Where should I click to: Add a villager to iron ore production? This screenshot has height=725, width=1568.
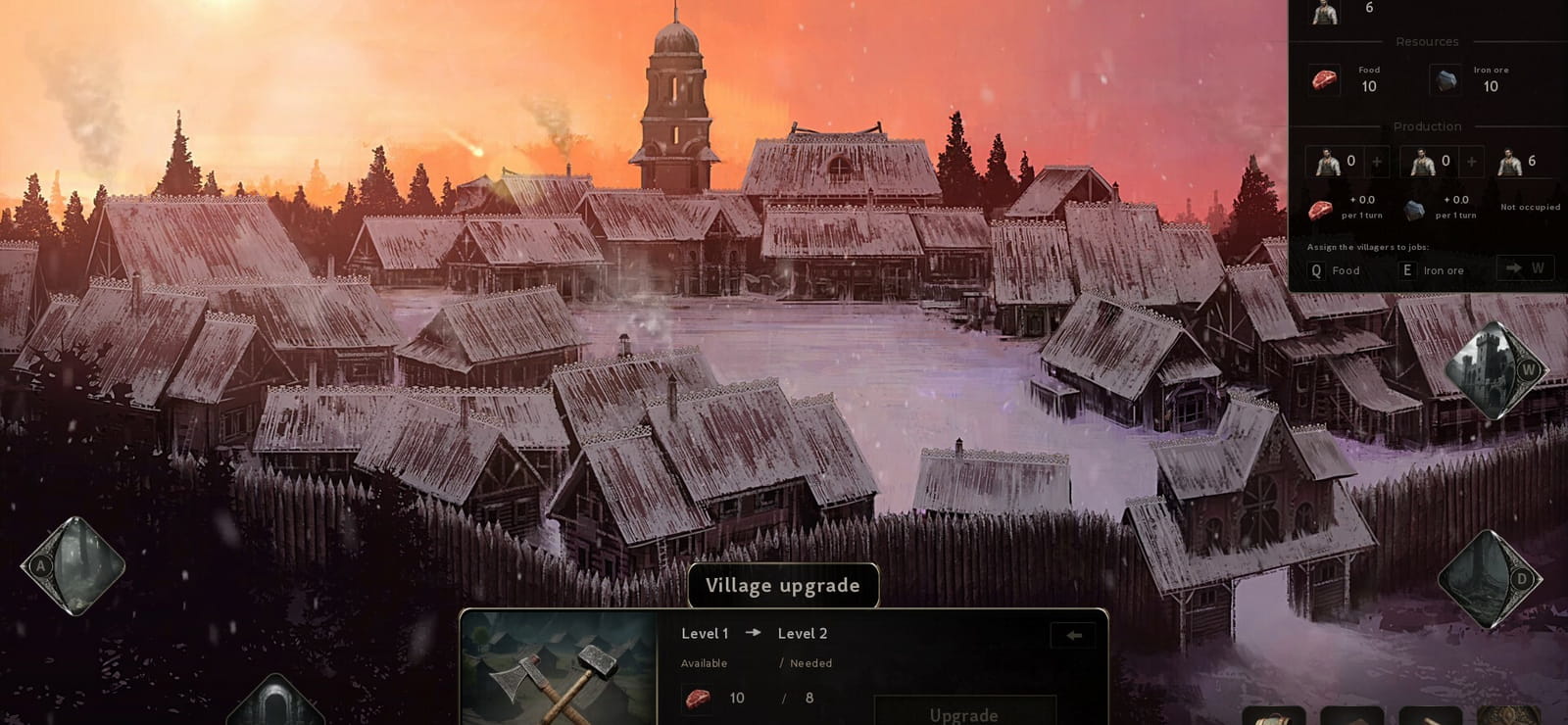(1471, 162)
